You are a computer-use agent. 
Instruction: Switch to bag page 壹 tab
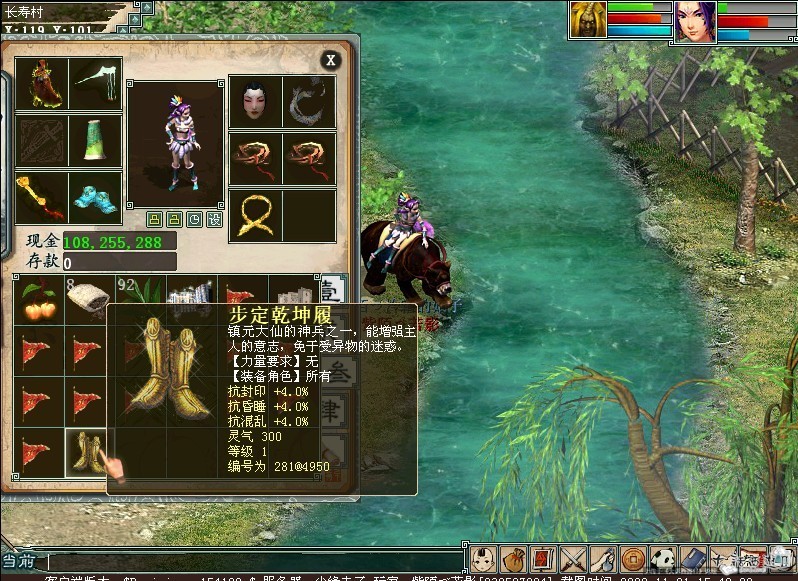[x=333, y=291]
